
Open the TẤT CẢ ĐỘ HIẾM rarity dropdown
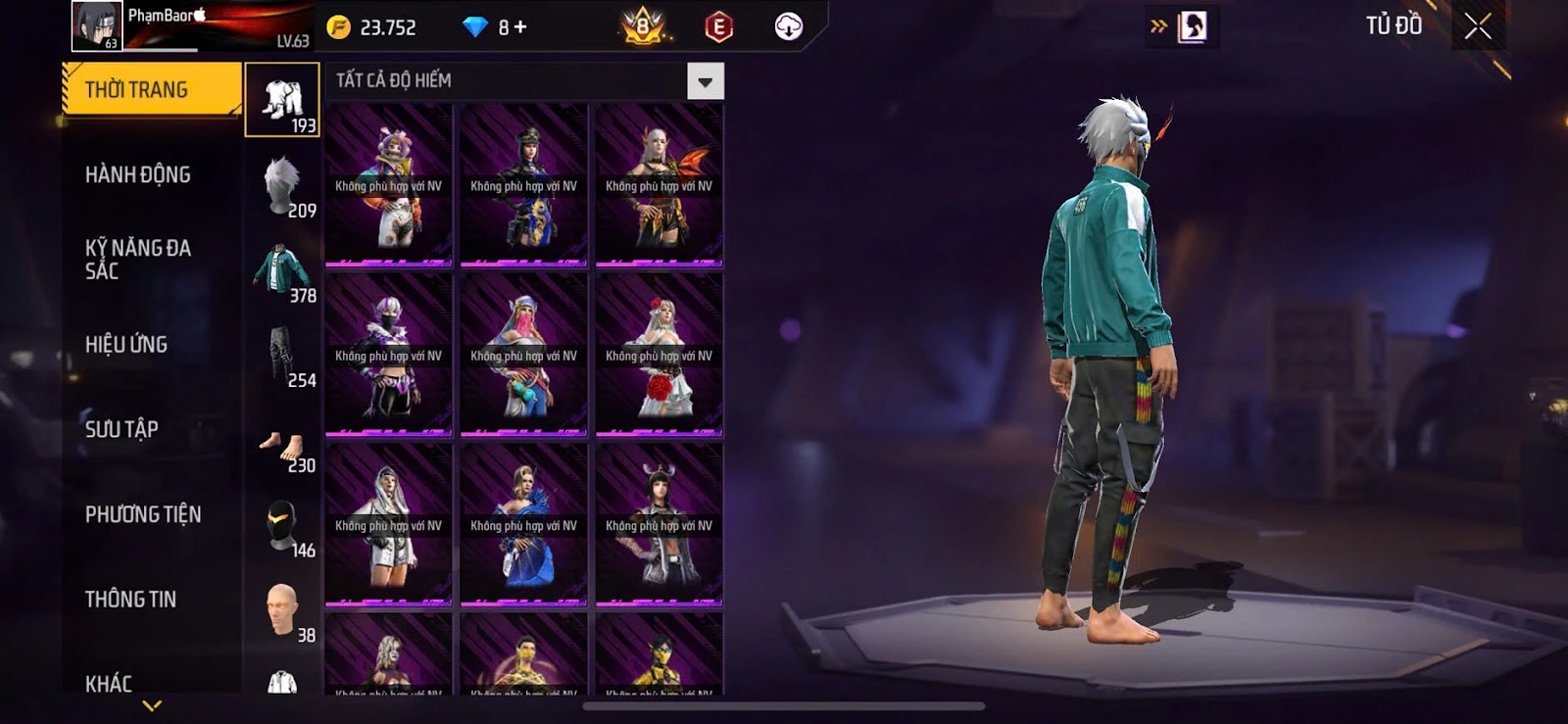[x=705, y=81]
